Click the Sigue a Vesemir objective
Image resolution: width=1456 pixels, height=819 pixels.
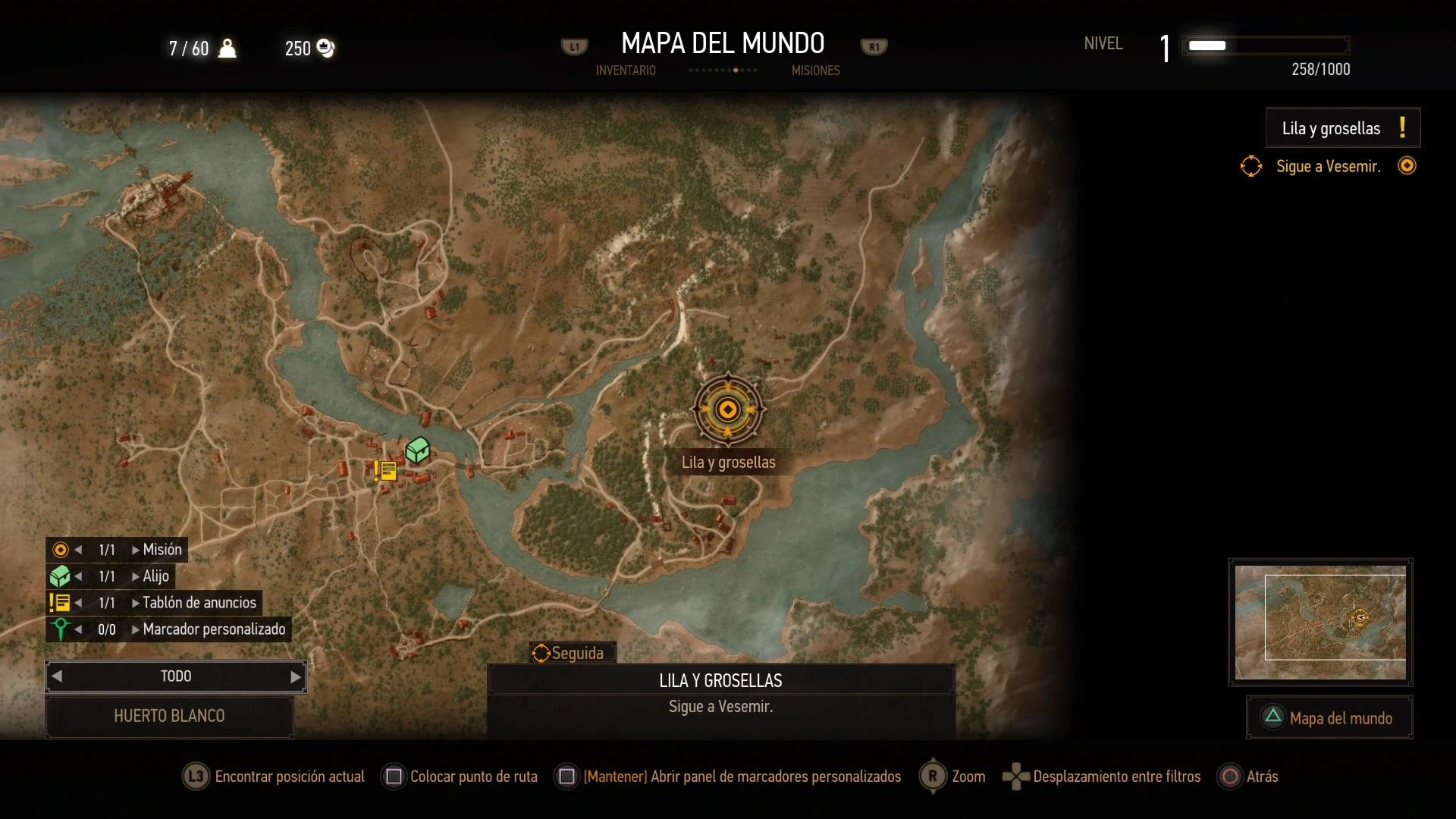[x=1328, y=167]
